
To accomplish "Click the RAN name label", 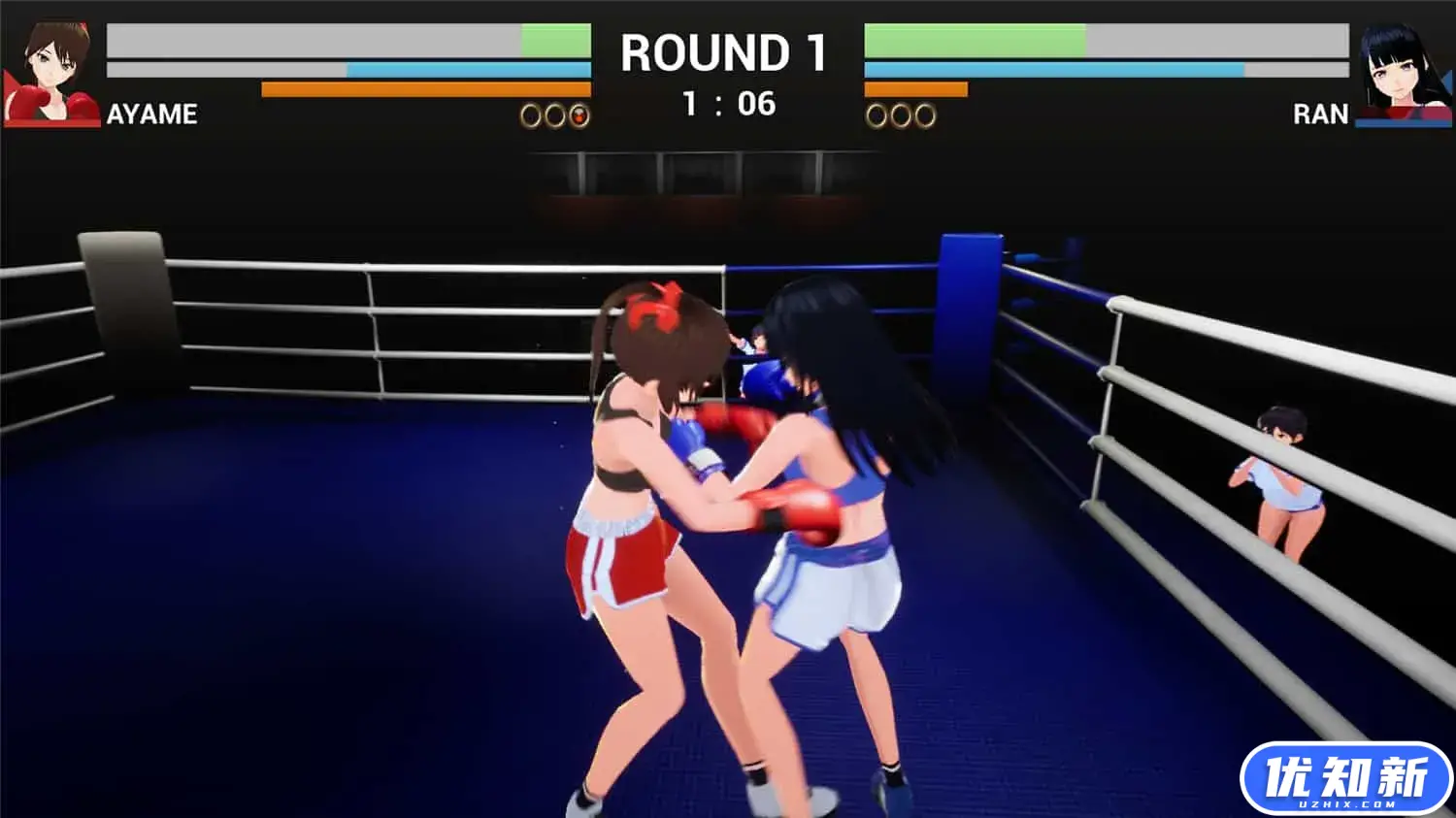I will (x=1323, y=115).
